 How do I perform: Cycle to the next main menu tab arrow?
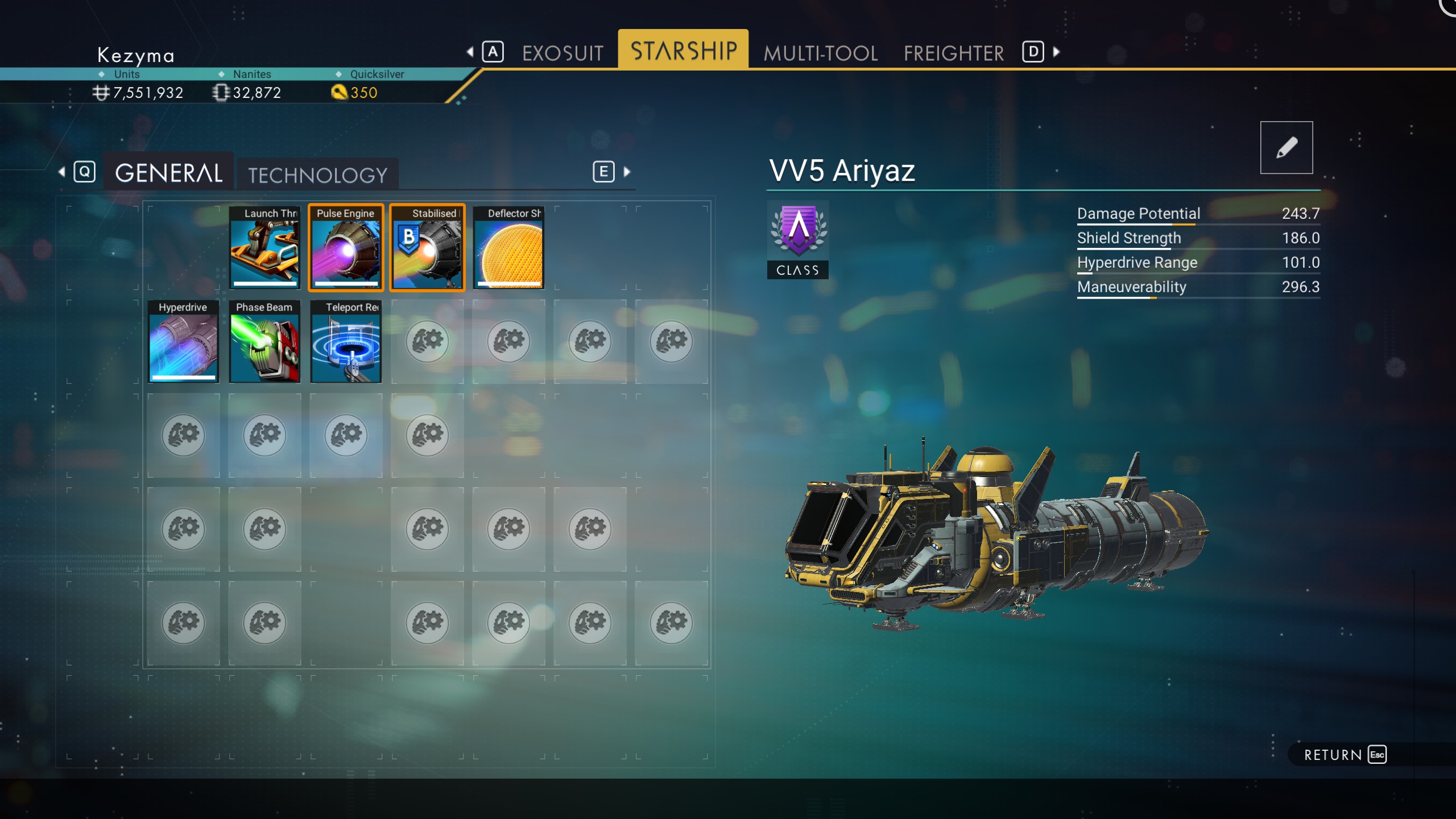click(1056, 52)
